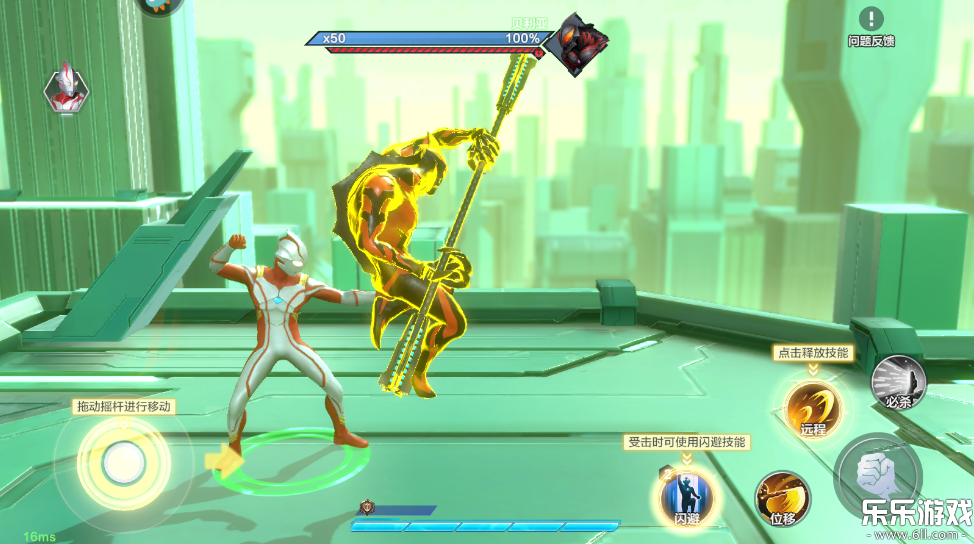Click the virtual movement joystick
The width and height of the screenshot is (974, 544).
(124, 461)
